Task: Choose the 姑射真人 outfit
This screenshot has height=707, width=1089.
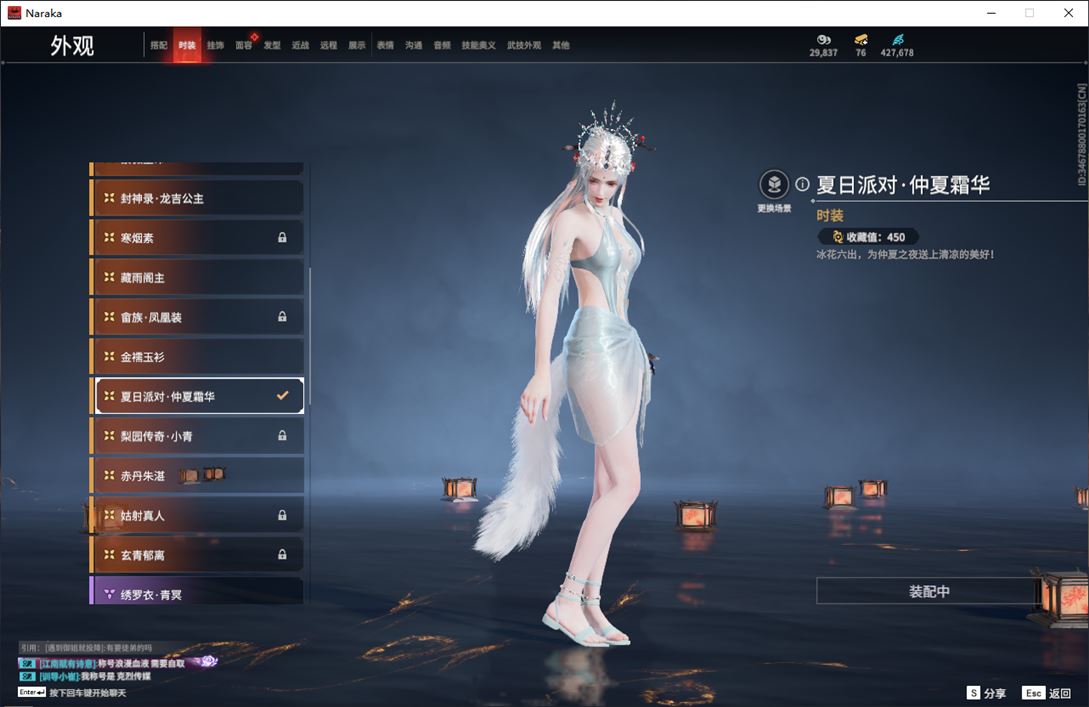Action: pyautogui.click(x=197, y=515)
